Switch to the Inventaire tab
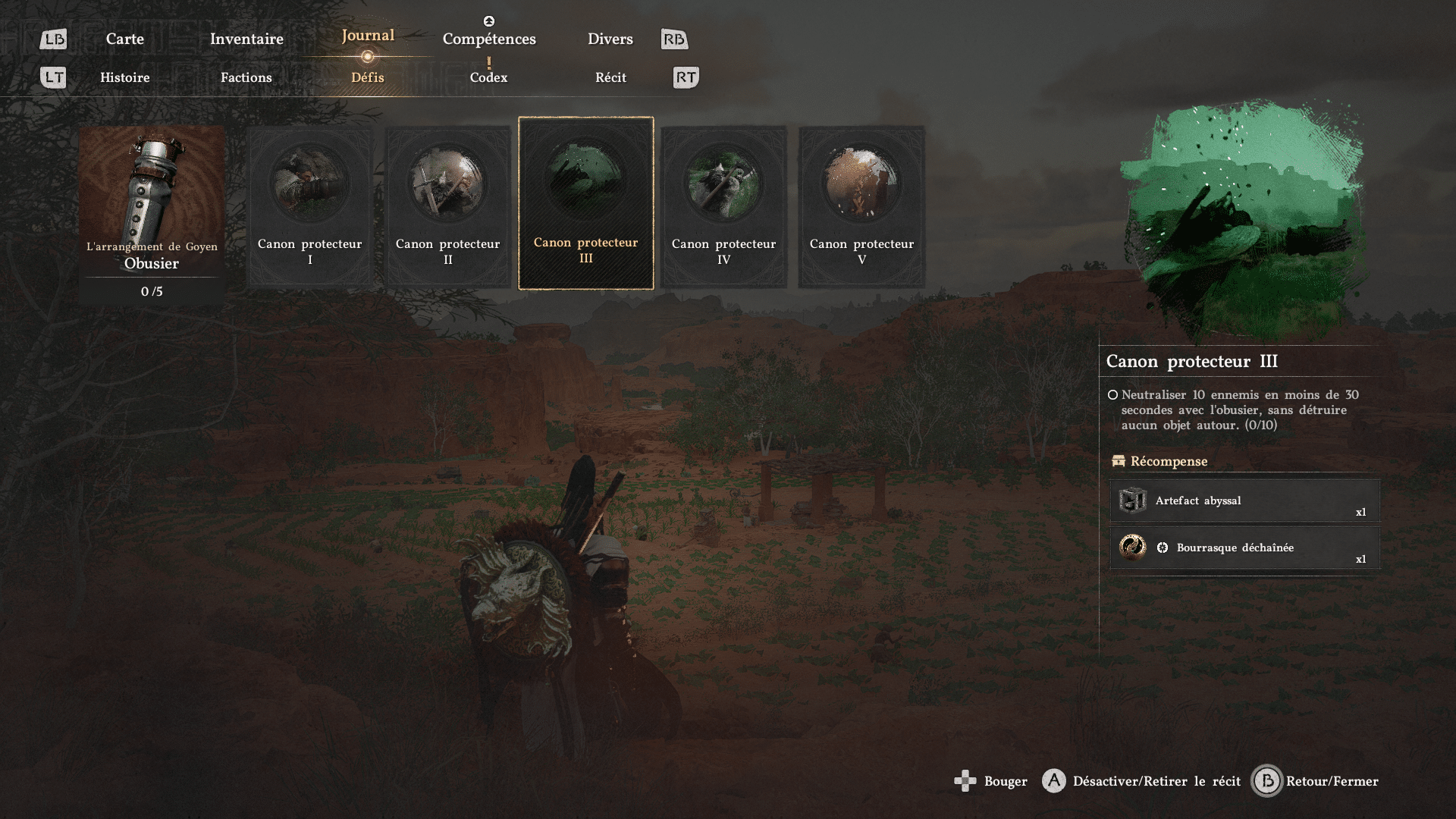This screenshot has width=1456, height=819. tap(246, 39)
